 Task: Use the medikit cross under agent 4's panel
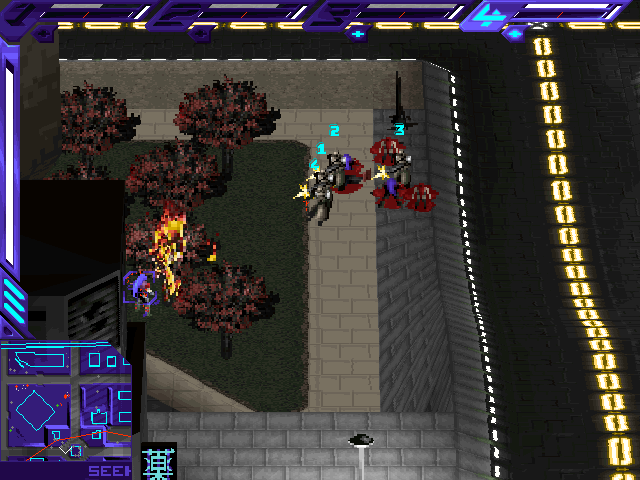[513, 33]
